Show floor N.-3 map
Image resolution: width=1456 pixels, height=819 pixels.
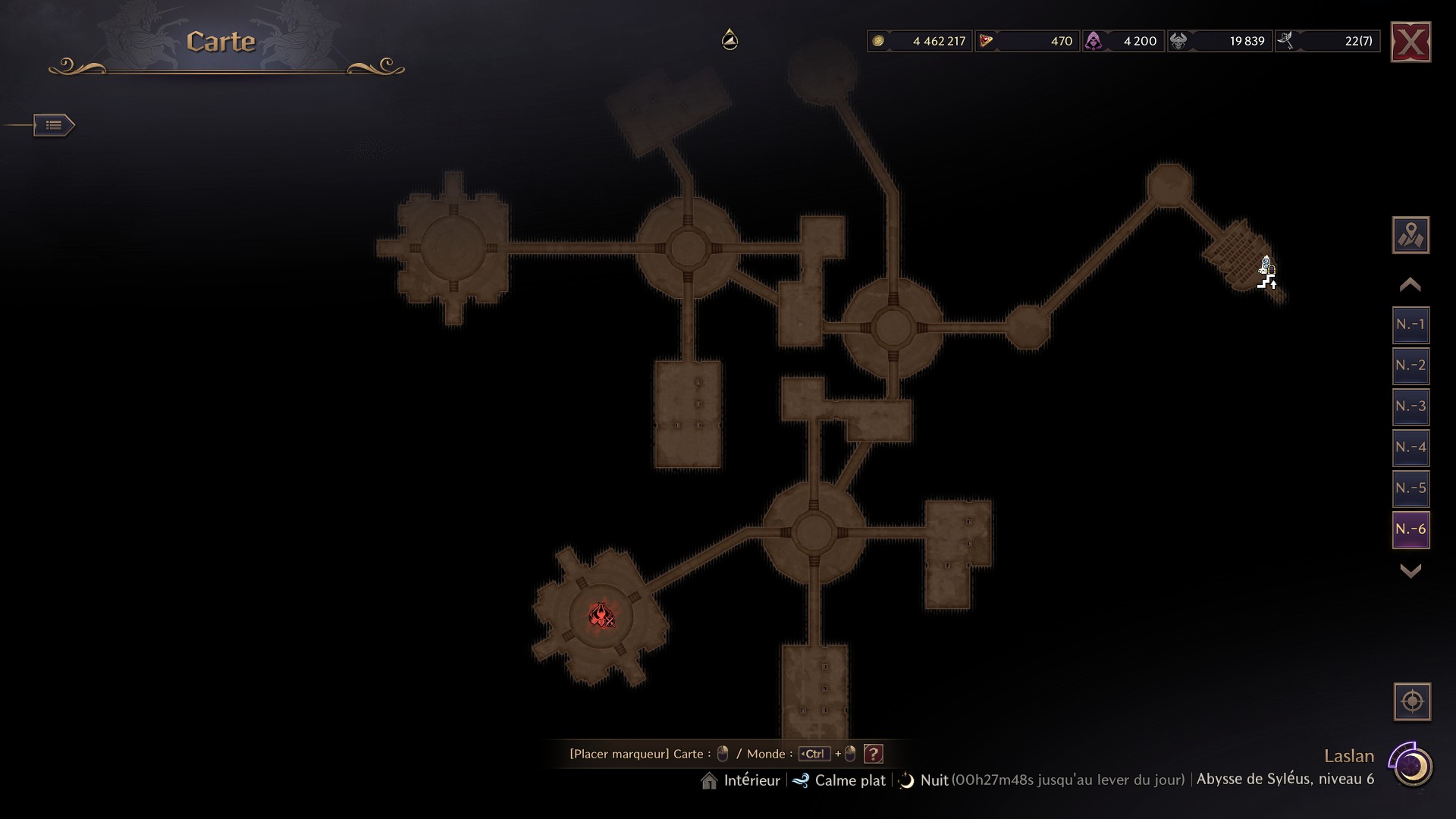pos(1410,406)
